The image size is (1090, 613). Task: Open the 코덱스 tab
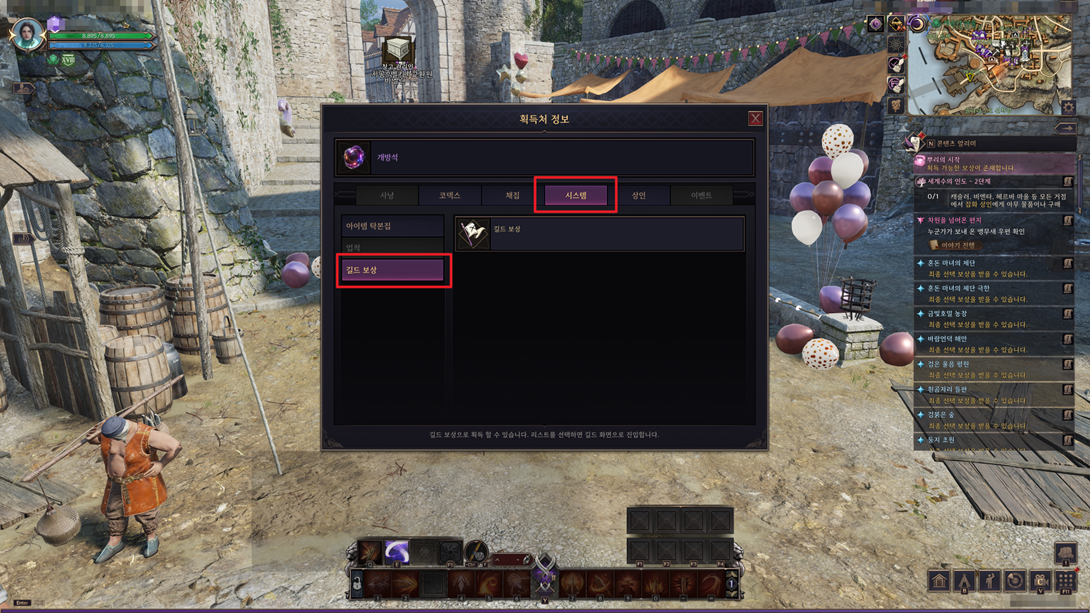tap(450, 196)
